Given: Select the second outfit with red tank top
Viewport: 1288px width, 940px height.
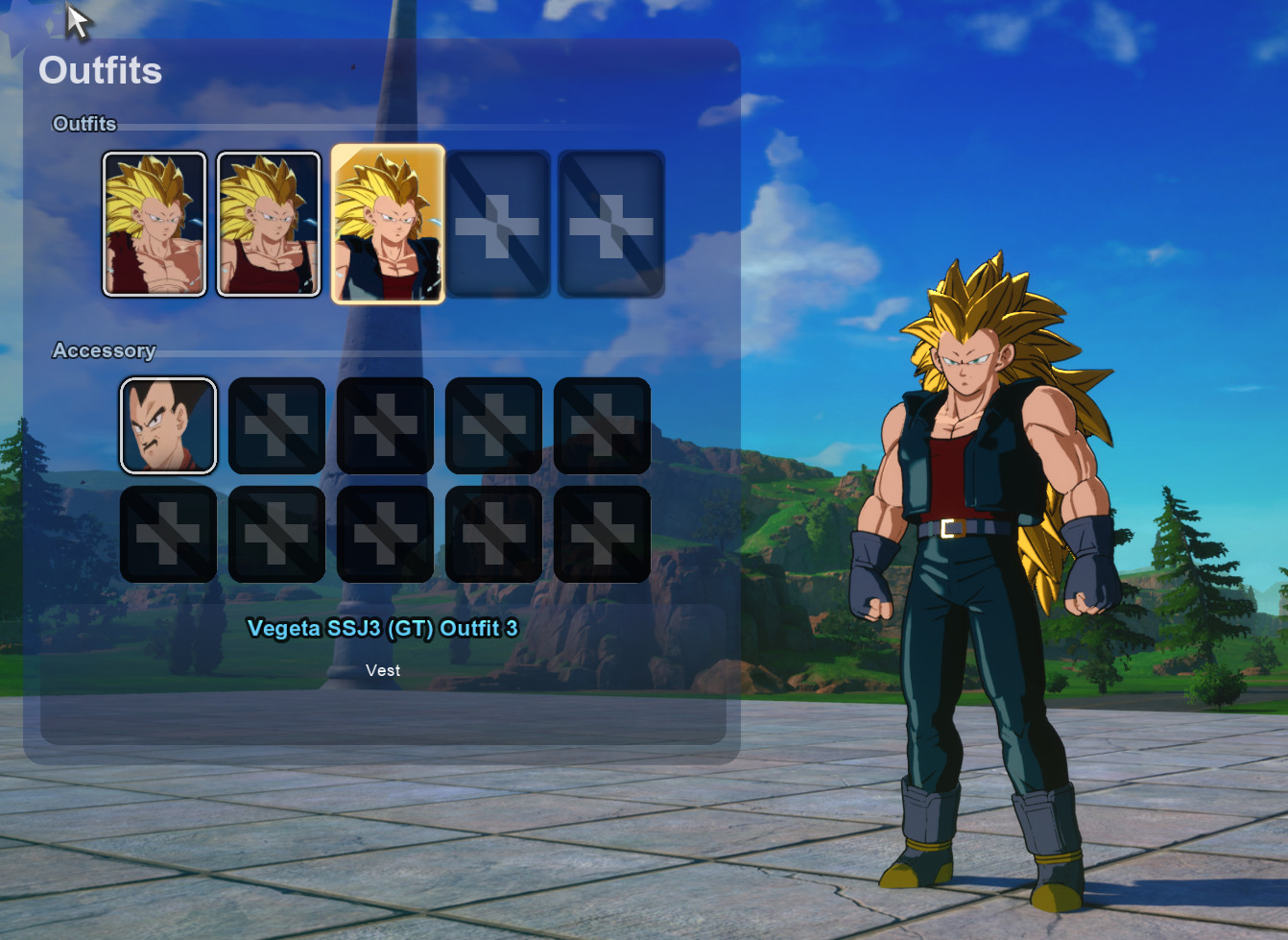Looking at the screenshot, I should click(x=269, y=223).
